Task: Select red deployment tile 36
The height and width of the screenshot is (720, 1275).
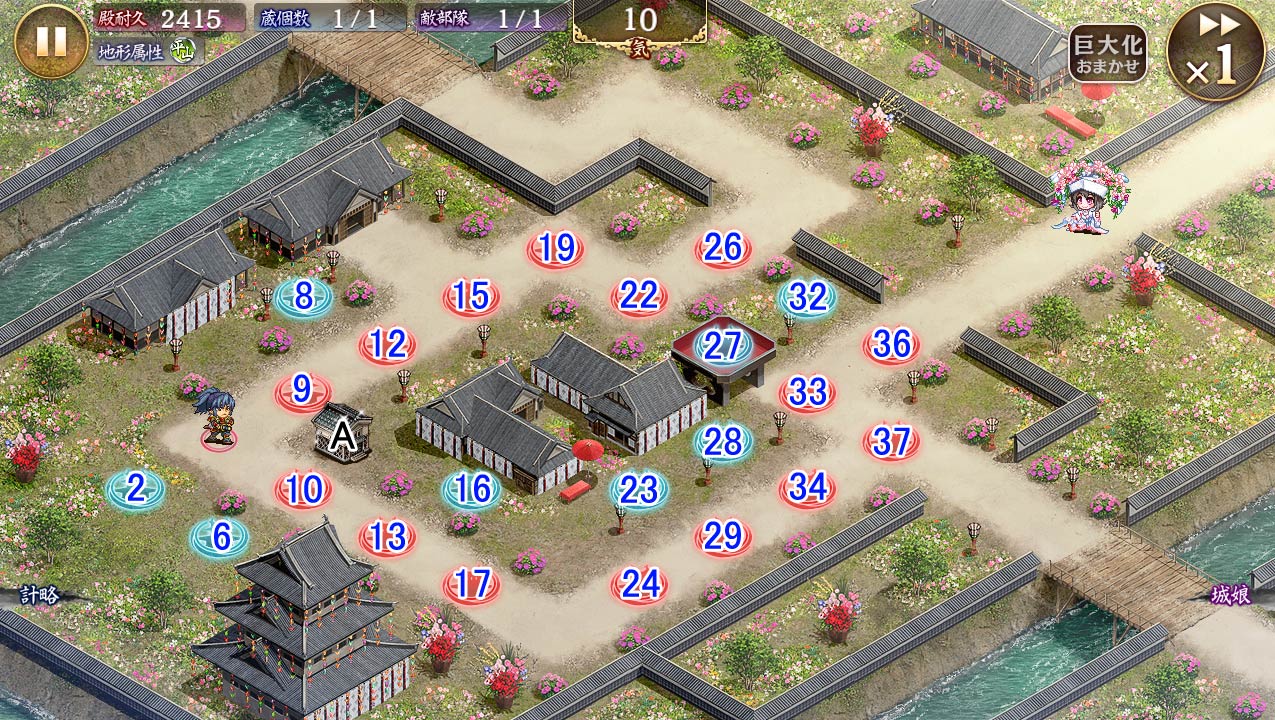Action: coord(891,345)
